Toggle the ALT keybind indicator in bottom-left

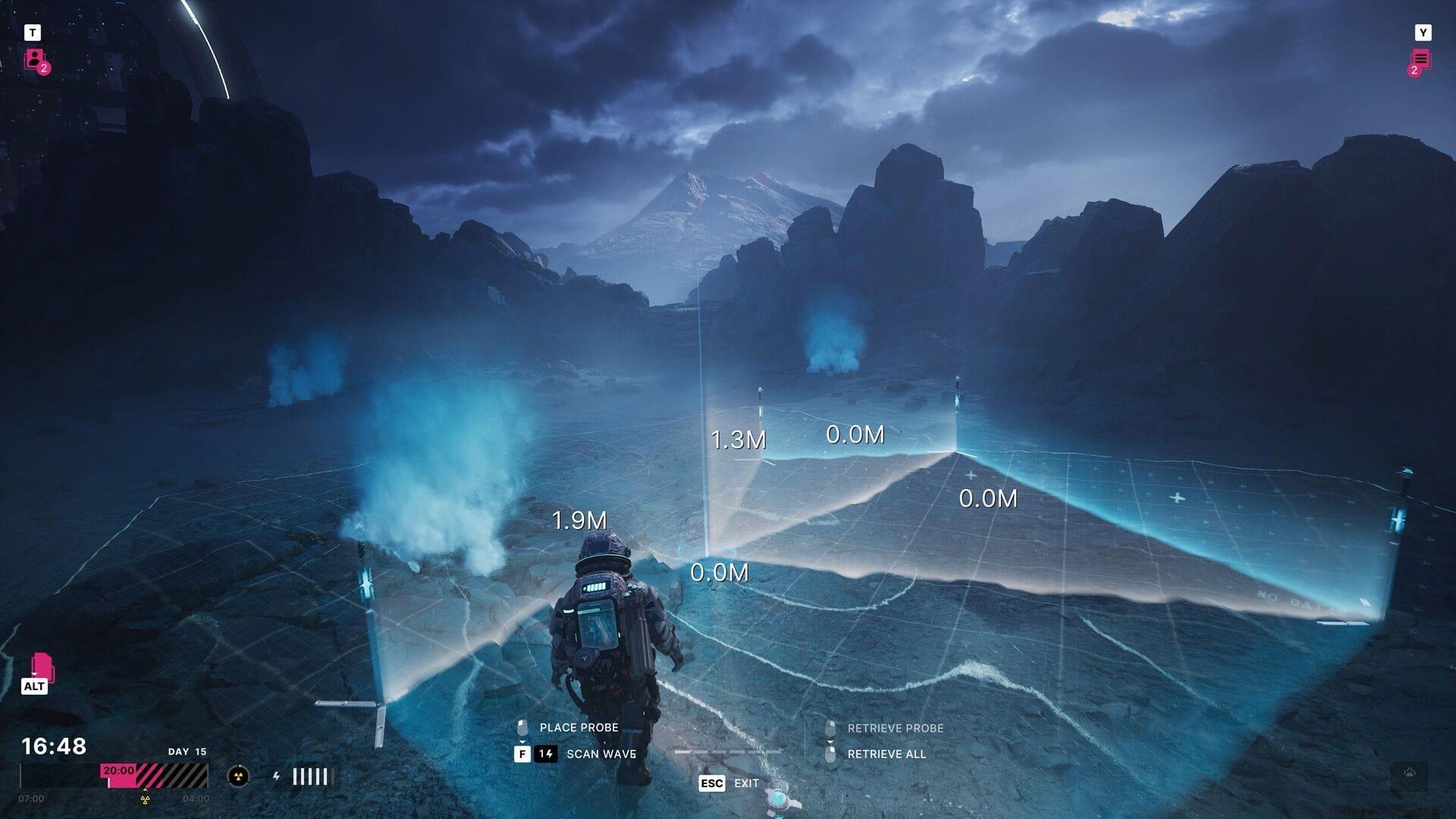tap(36, 686)
